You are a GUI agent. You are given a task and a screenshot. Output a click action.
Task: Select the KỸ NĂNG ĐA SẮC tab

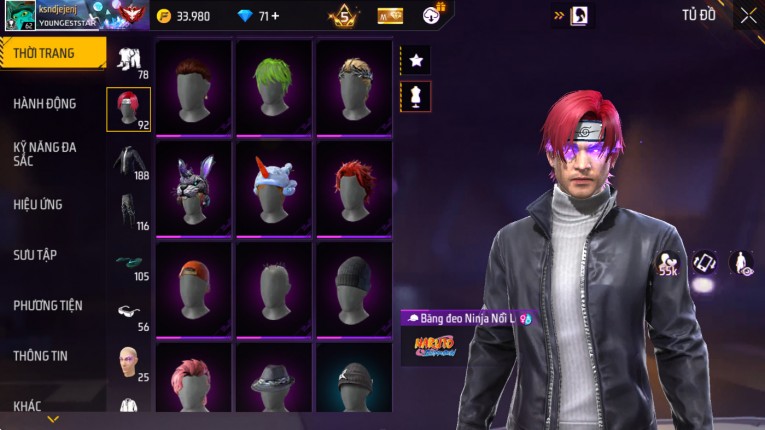point(45,153)
